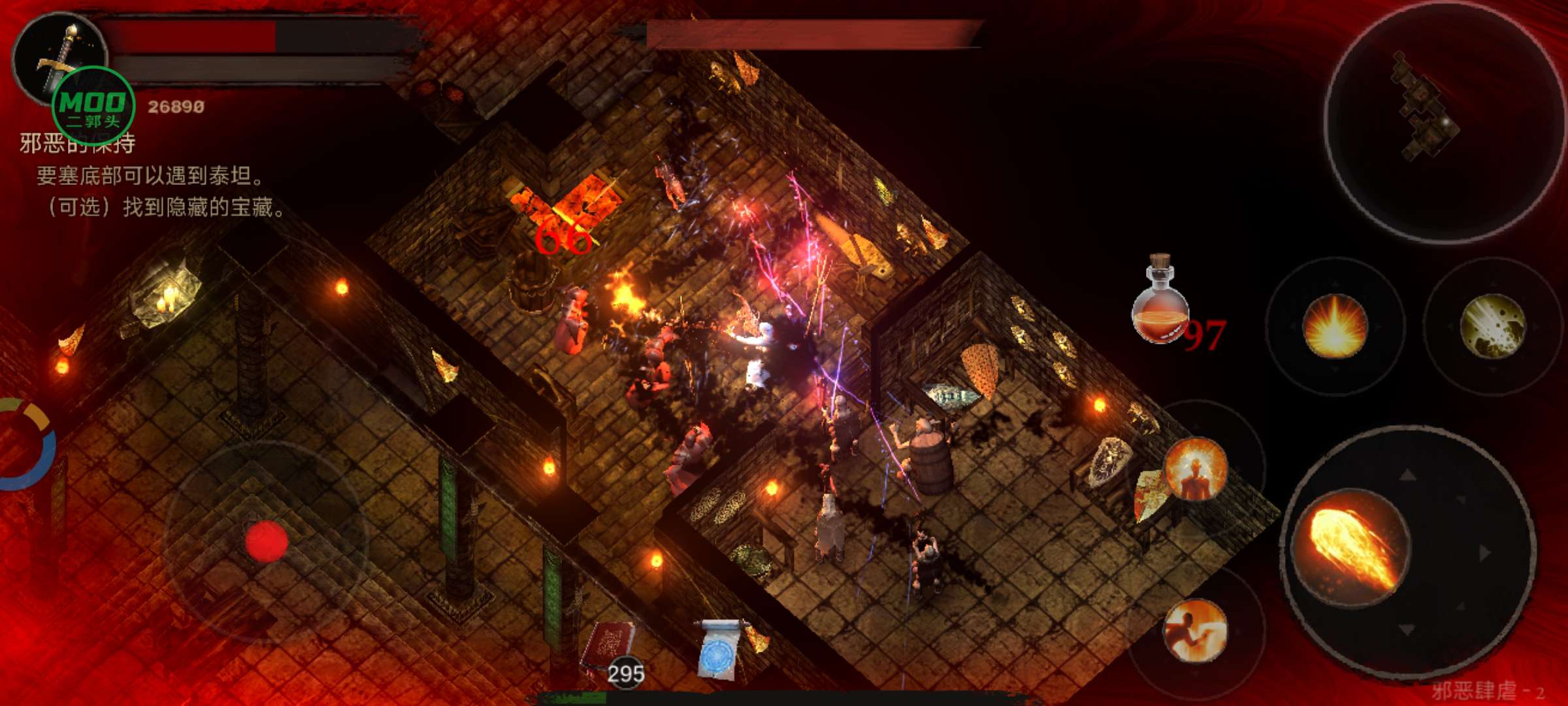The height and width of the screenshot is (706, 1568).
Task: Trigger the burning figure skill
Action: pyautogui.click(x=1196, y=468)
